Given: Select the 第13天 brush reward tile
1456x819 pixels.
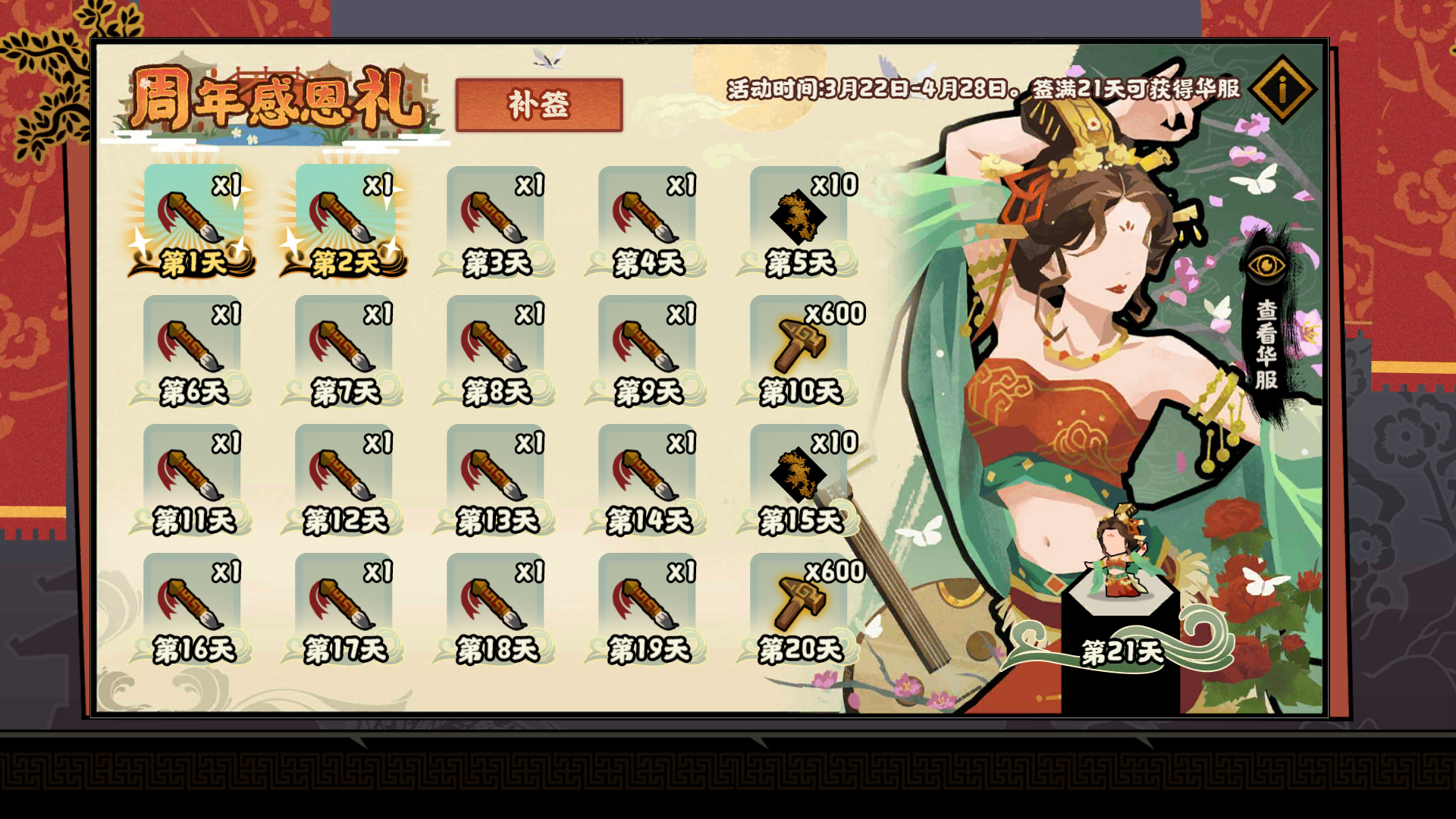Looking at the screenshot, I should (x=496, y=478).
